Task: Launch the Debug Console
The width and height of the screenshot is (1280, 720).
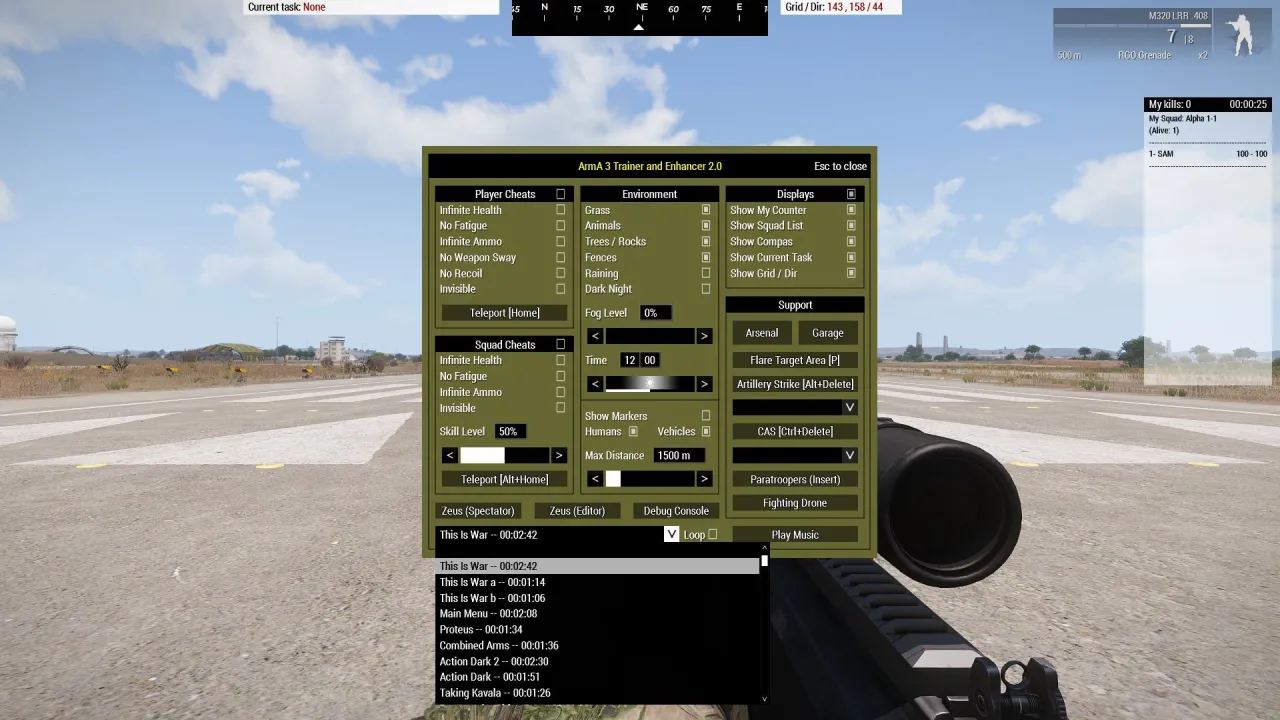Action: click(x=675, y=510)
